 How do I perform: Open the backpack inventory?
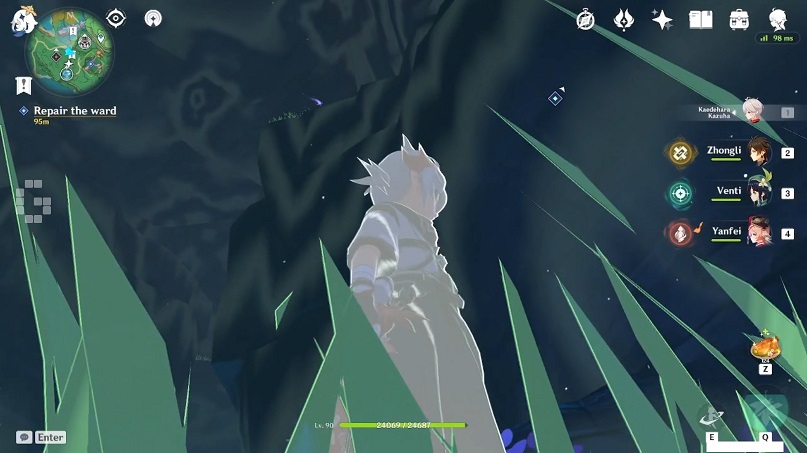pos(739,19)
